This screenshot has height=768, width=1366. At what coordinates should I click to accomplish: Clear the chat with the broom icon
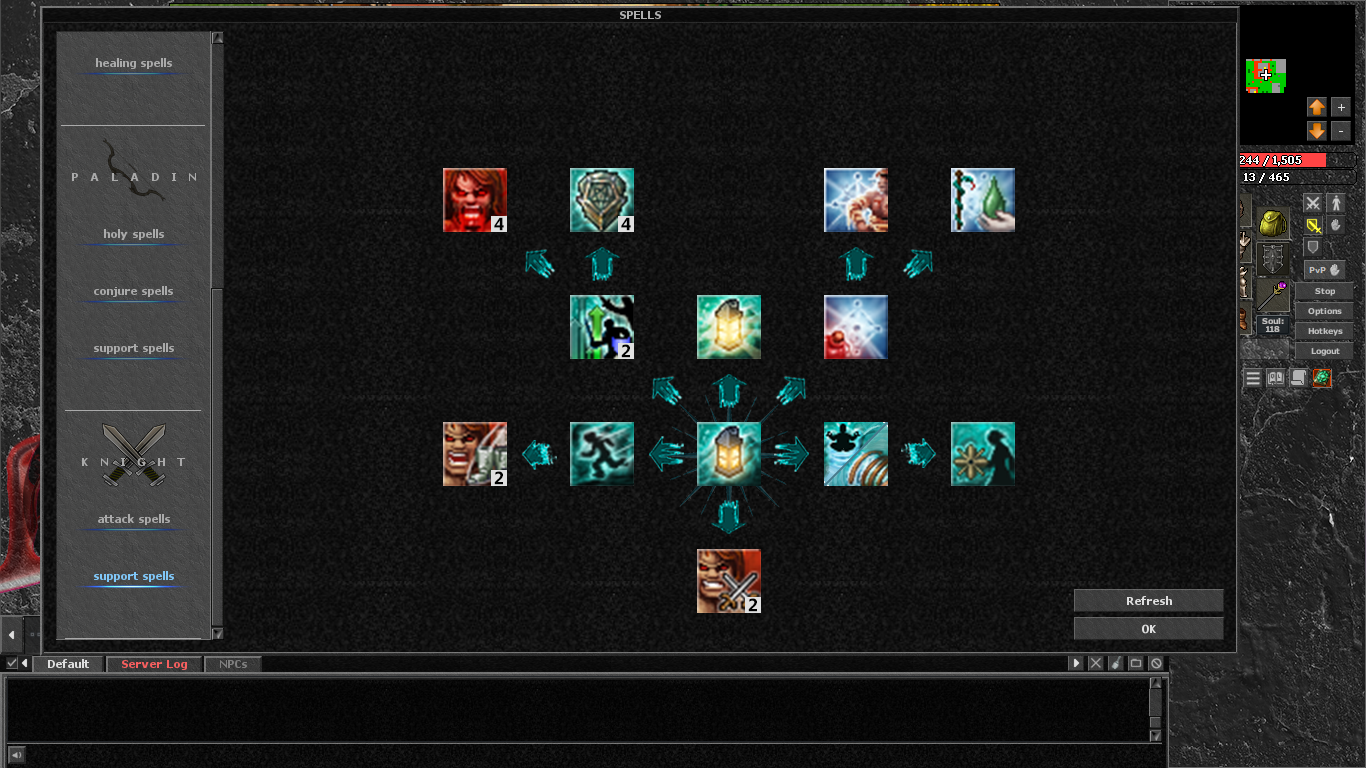click(x=1115, y=663)
